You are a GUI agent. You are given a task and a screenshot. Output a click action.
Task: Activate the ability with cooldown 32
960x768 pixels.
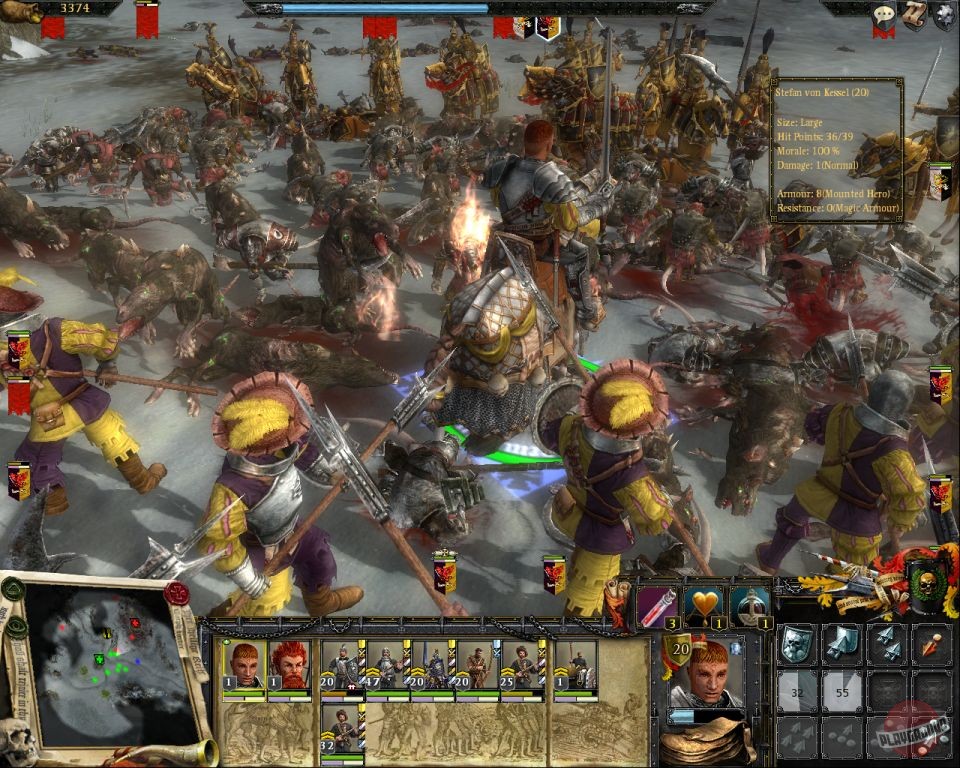click(x=797, y=691)
